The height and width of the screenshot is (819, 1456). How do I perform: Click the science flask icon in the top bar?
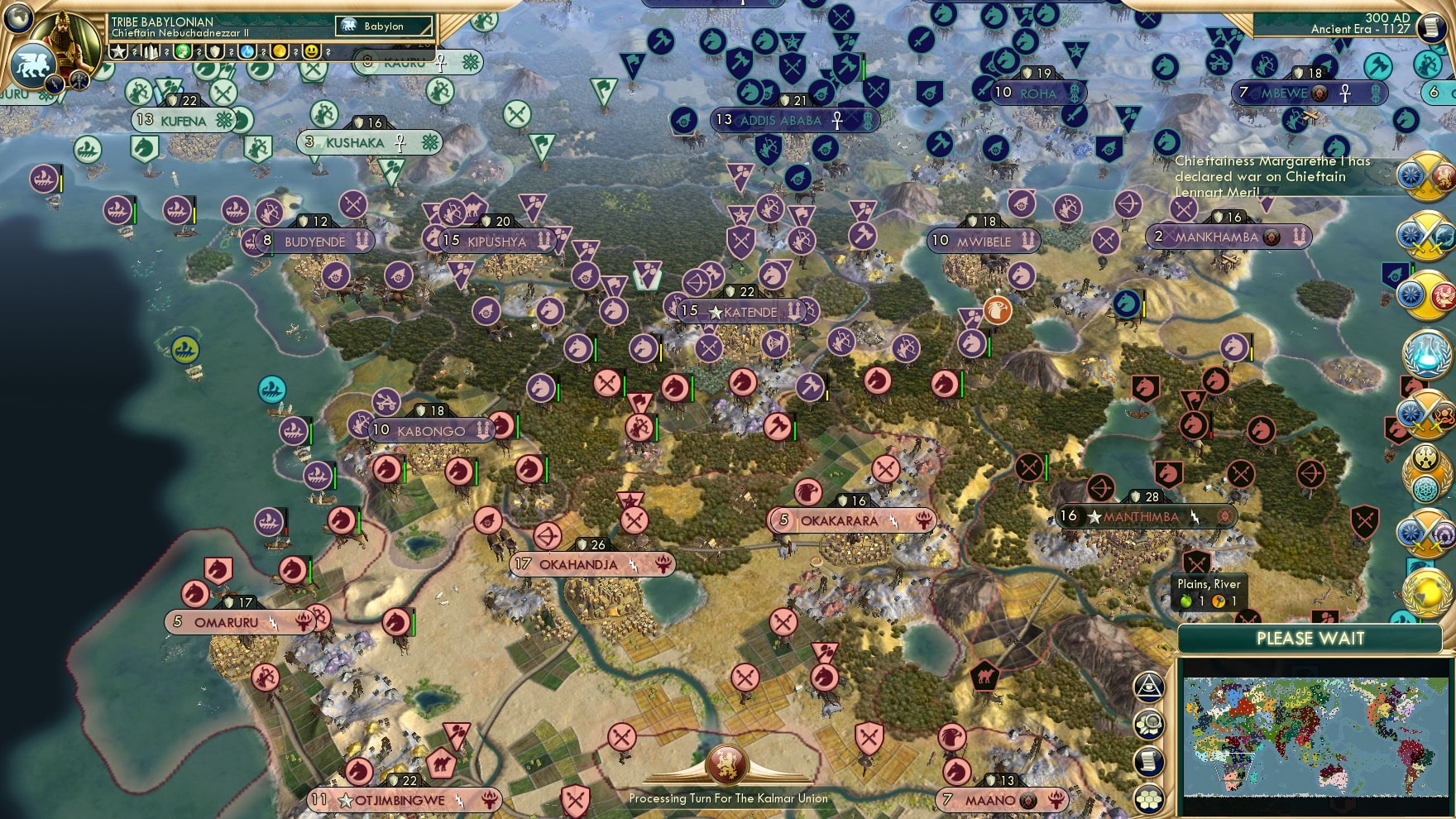pos(247,52)
